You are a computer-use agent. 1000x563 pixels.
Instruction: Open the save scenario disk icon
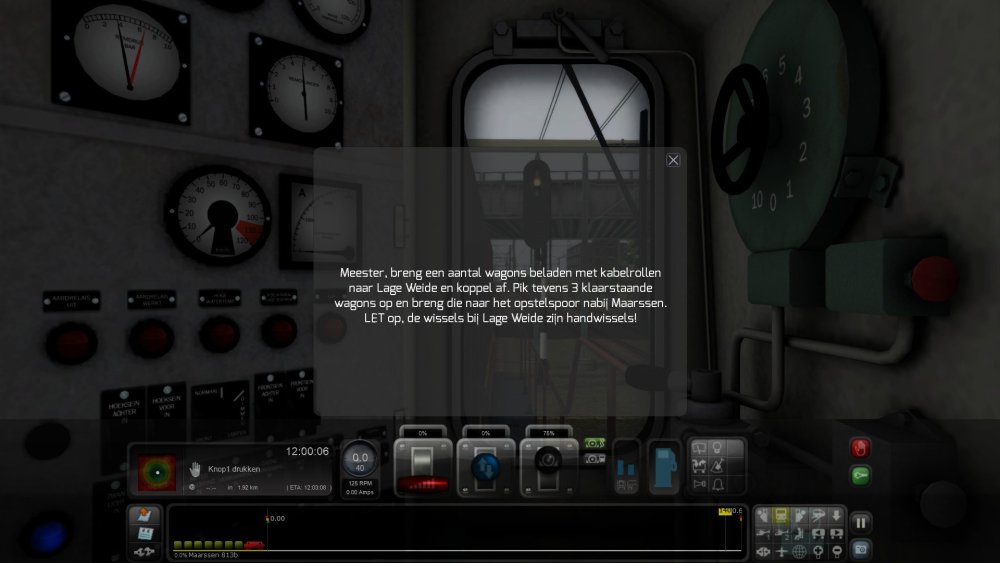[x=143, y=532]
